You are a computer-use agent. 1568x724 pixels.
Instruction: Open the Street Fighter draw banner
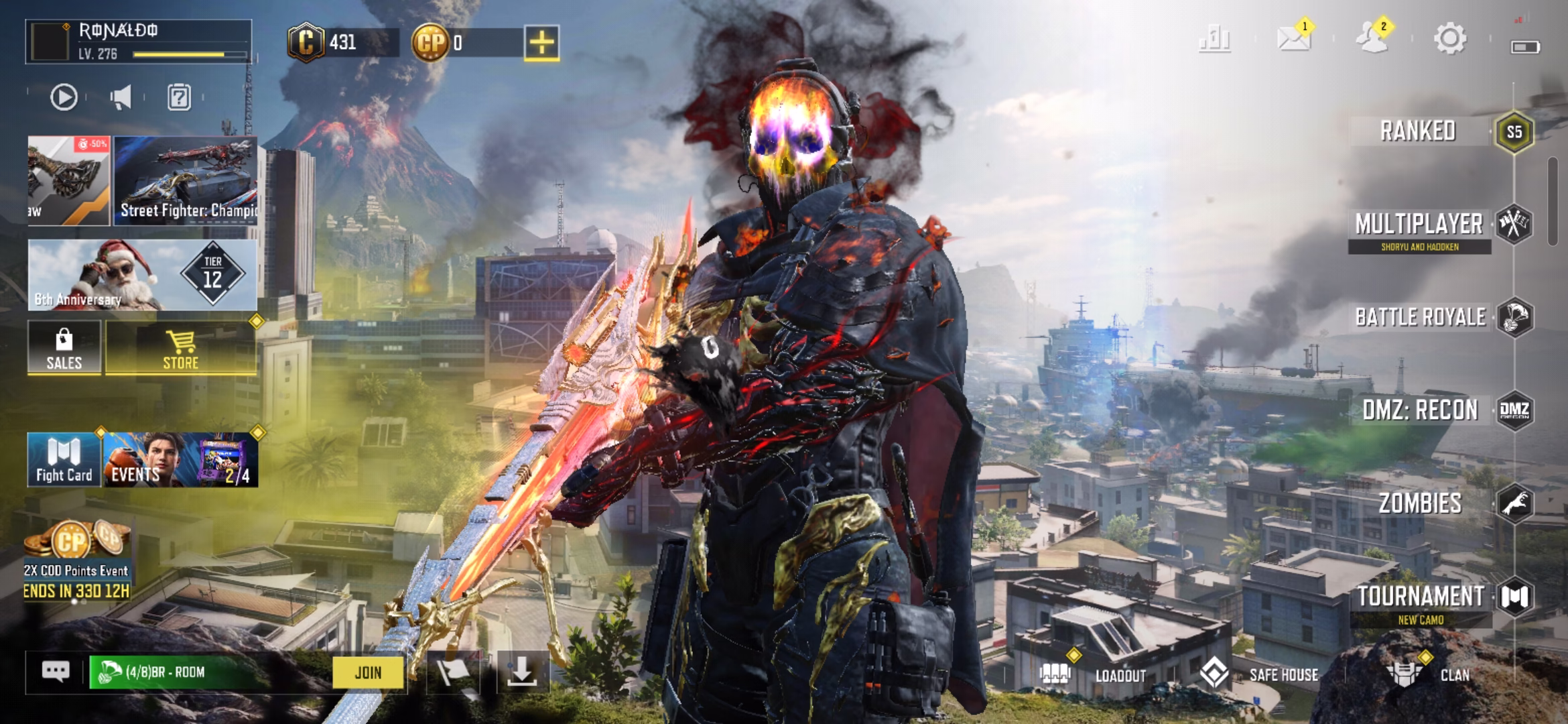[x=186, y=180]
